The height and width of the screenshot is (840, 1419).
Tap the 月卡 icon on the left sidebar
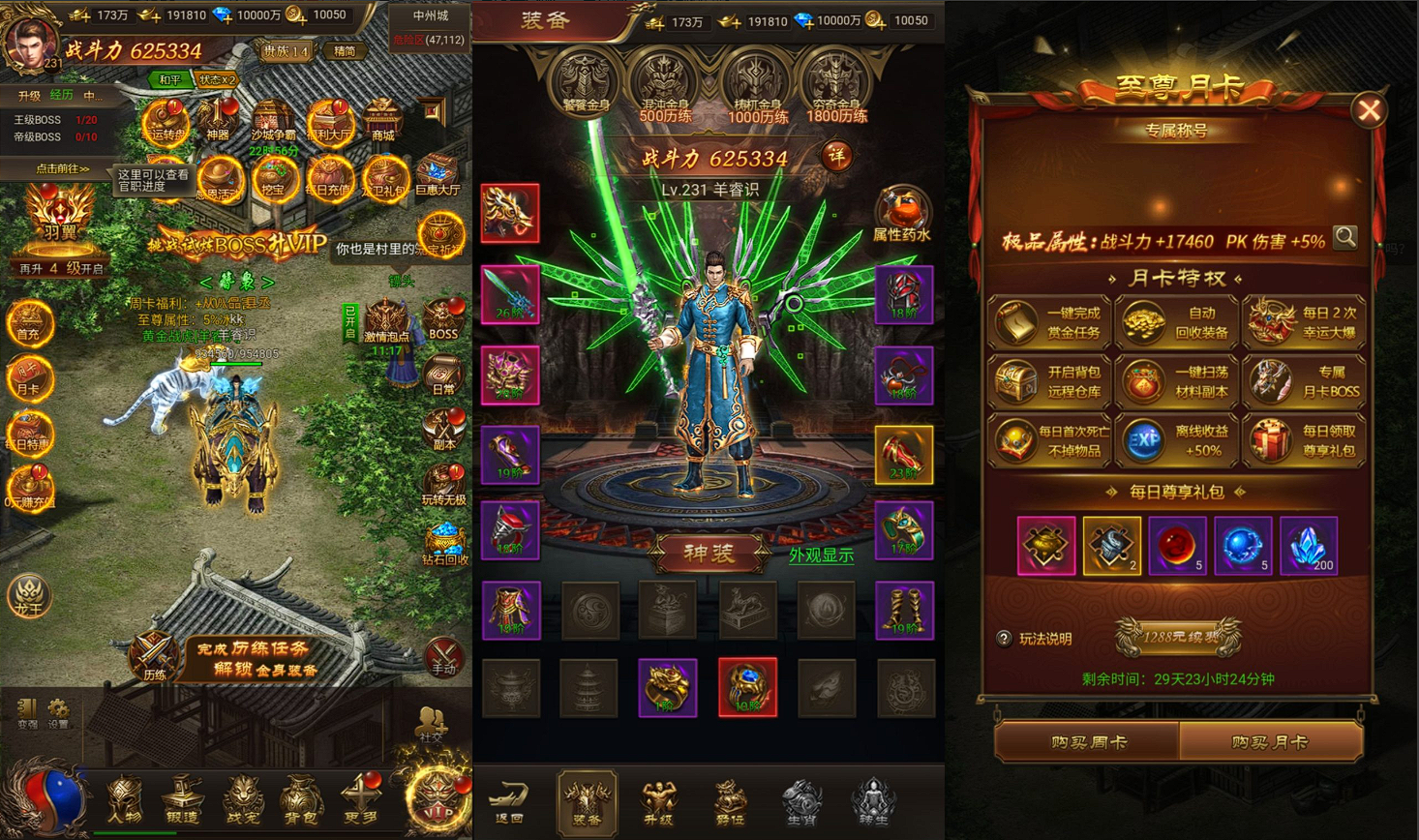coord(29,377)
